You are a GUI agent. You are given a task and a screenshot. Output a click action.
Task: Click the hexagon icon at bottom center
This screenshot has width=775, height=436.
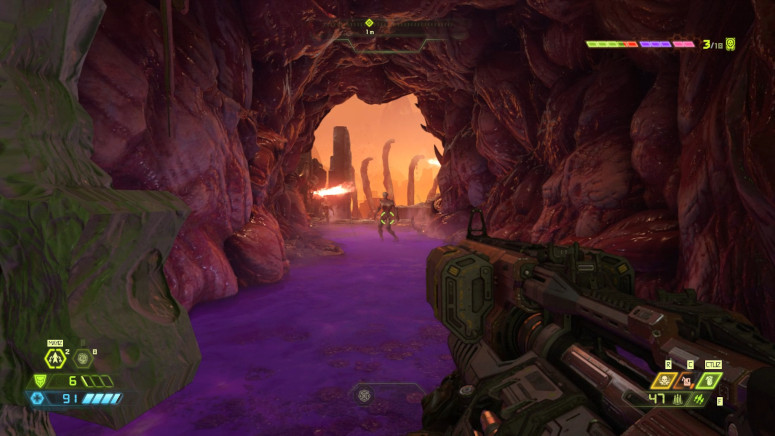click(365, 396)
